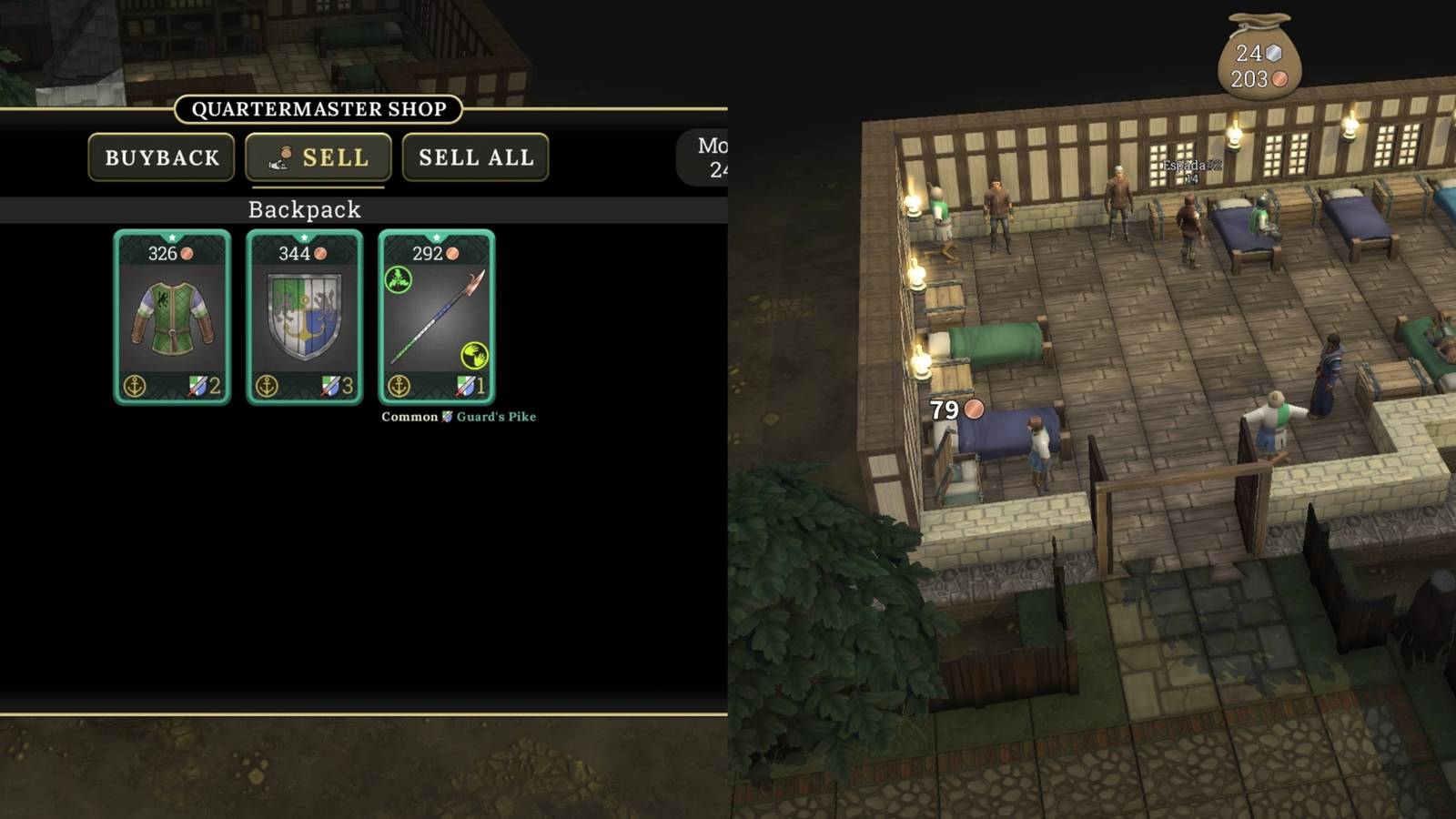Viewport: 1456px width, 819px height.
Task: Click the Quartermaster Shop title banner
Action: (318, 109)
